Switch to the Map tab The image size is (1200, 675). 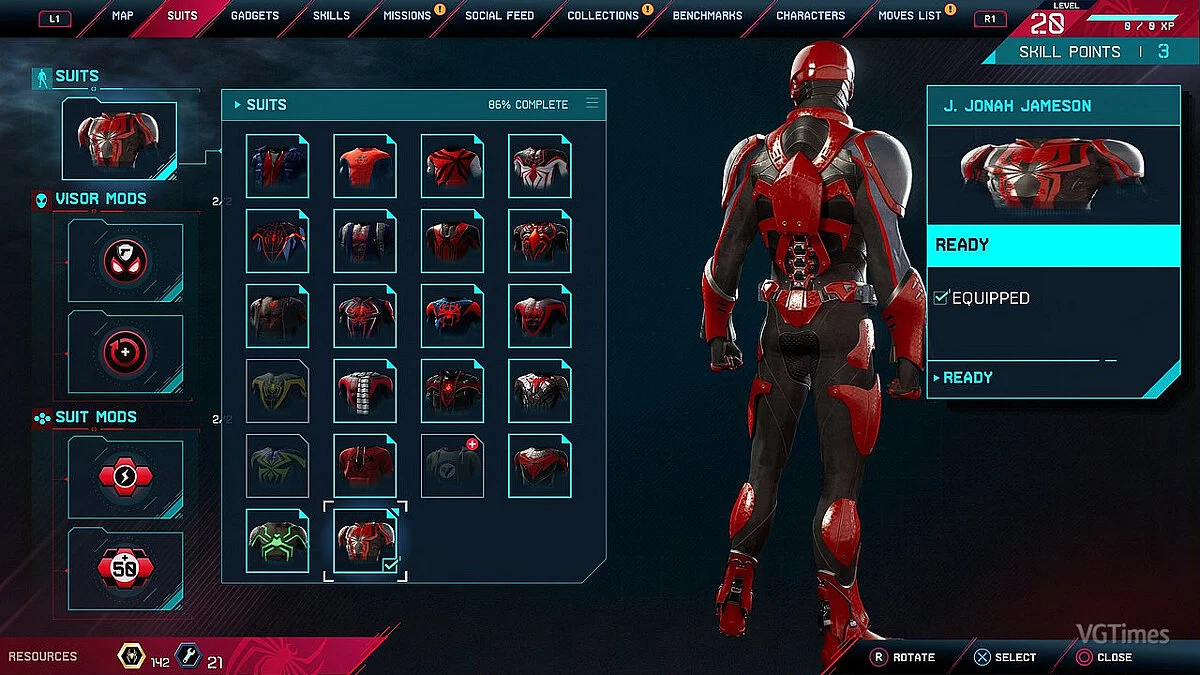(122, 16)
